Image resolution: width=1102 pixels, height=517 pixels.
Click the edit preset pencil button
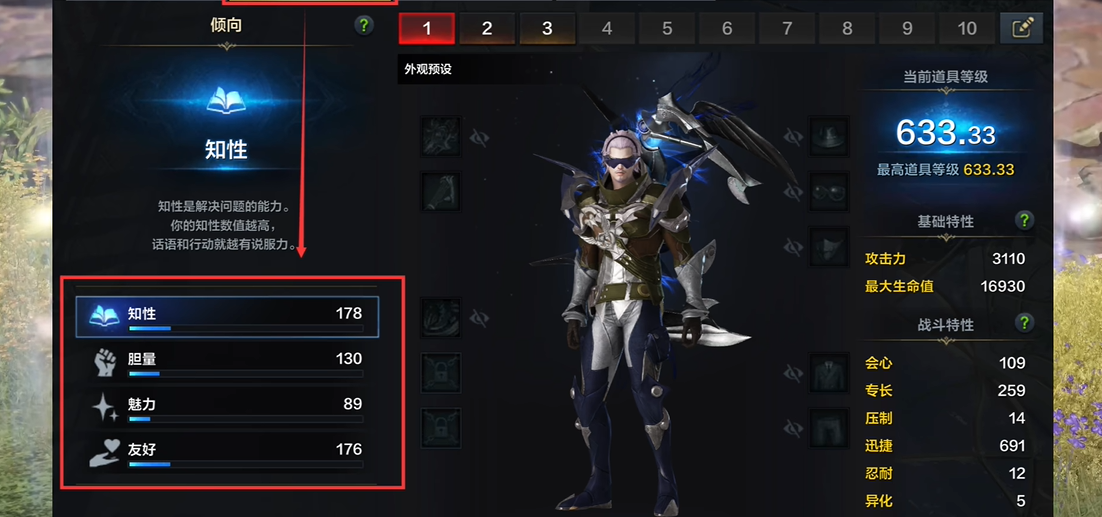(1021, 28)
